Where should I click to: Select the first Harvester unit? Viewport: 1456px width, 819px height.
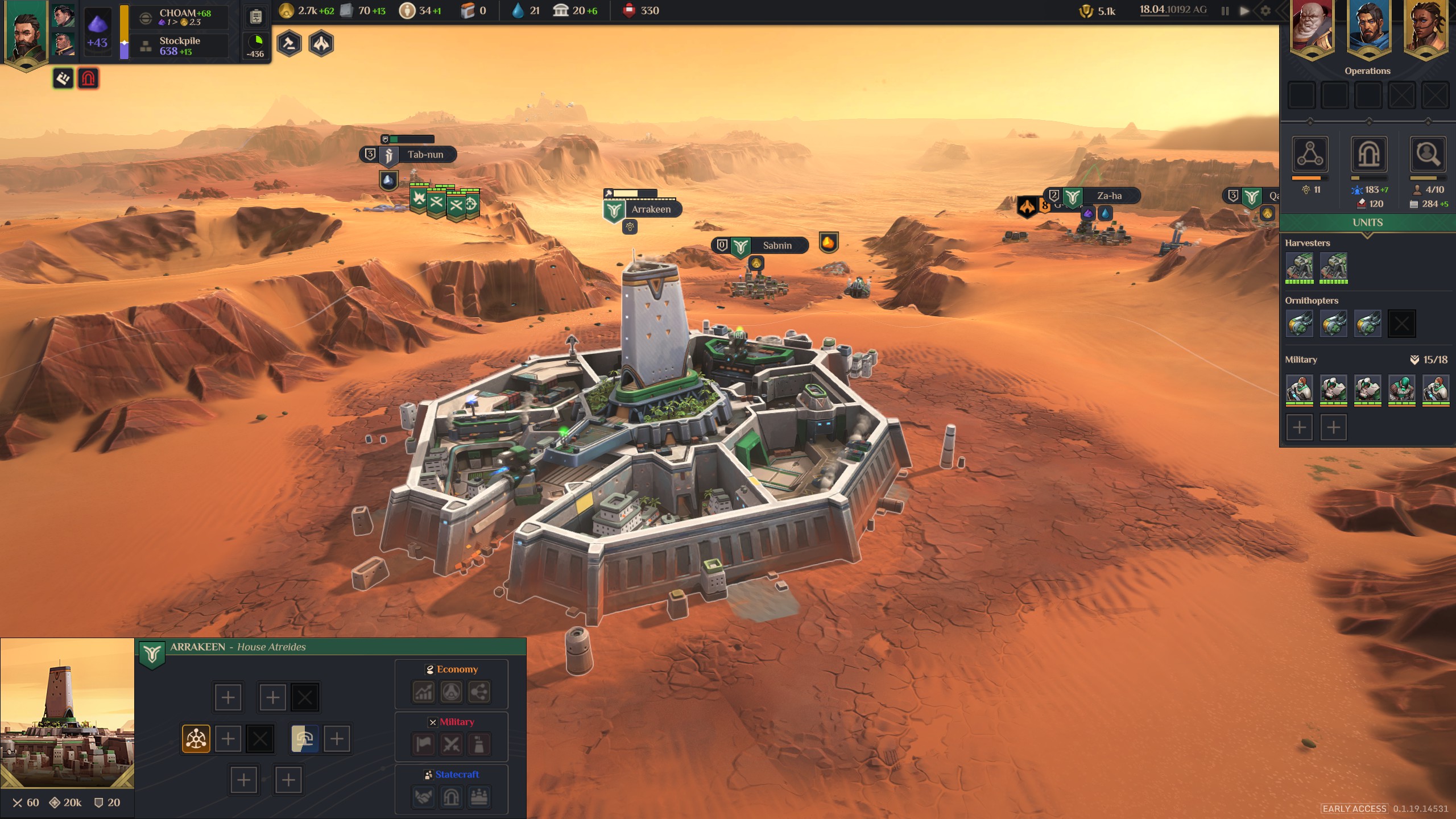click(x=1300, y=267)
